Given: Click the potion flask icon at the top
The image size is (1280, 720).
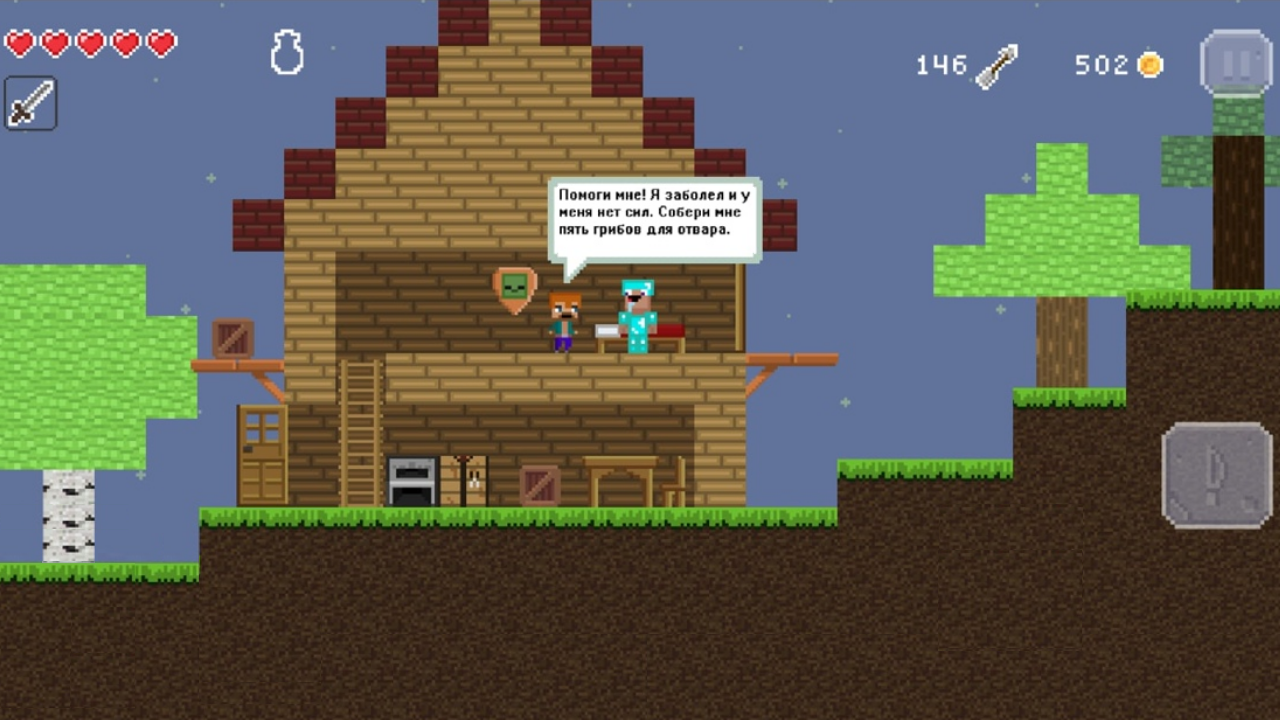Looking at the screenshot, I should (287, 51).
